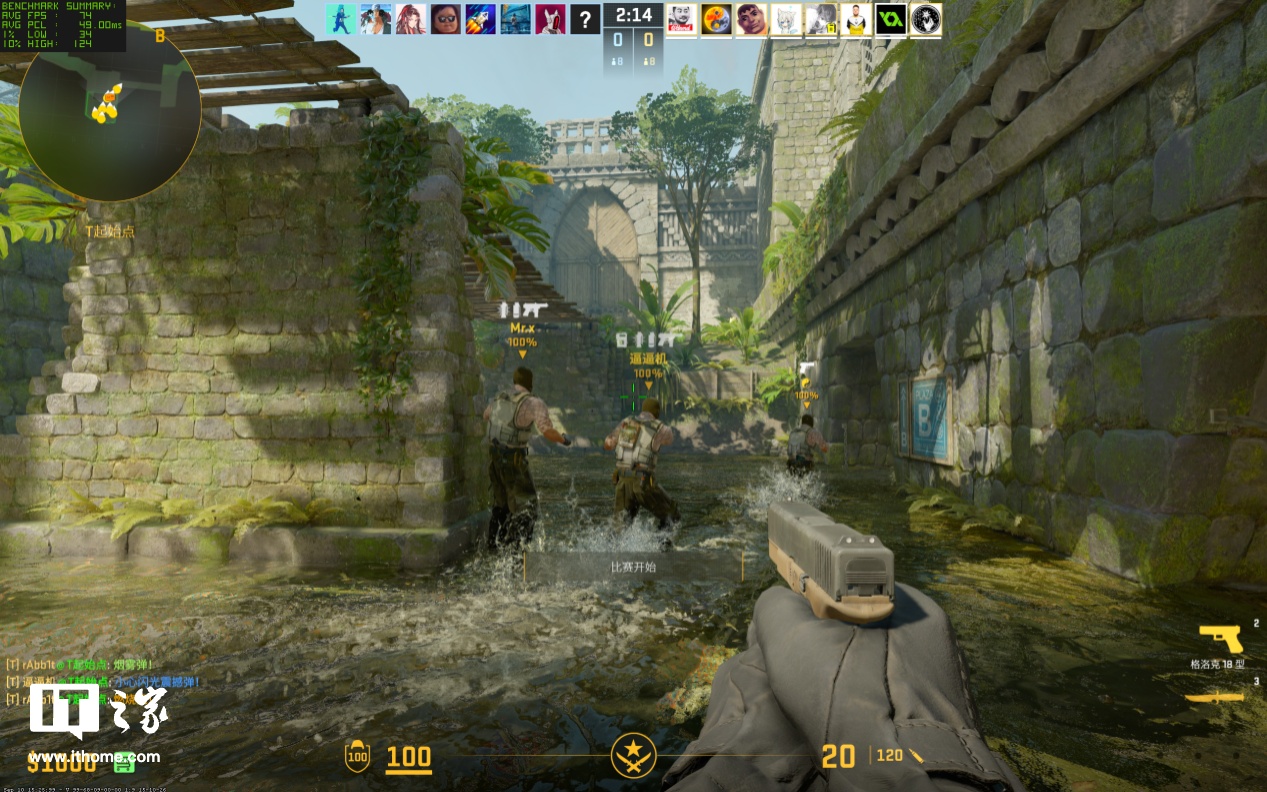Select the yellow jersey player avatar

point(855,18)
